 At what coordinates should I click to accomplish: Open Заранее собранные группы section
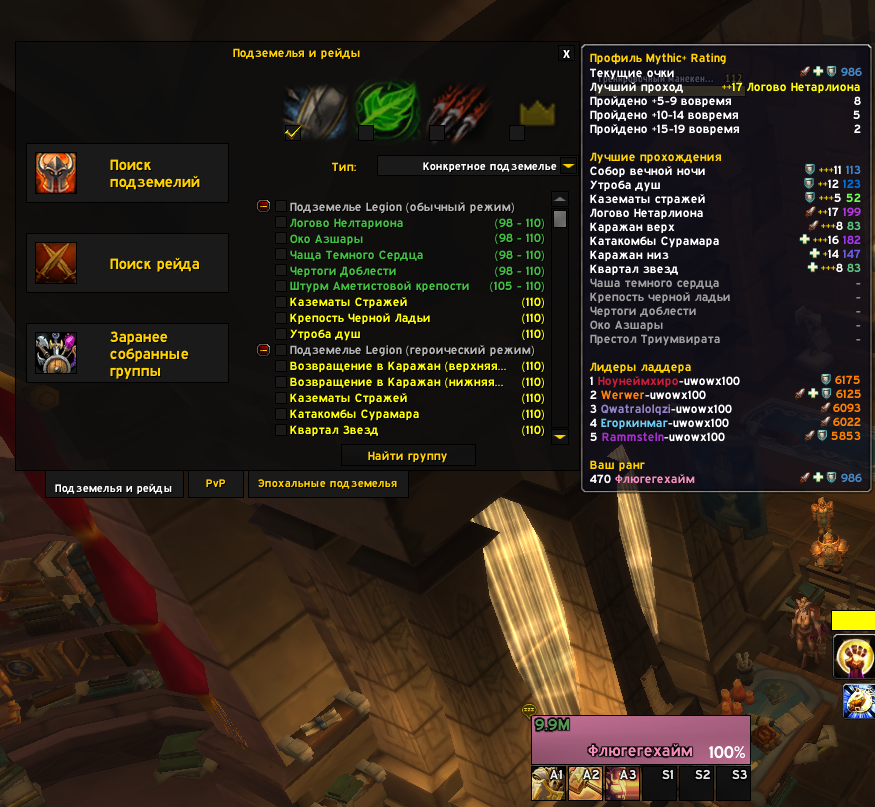coord(128,354)
